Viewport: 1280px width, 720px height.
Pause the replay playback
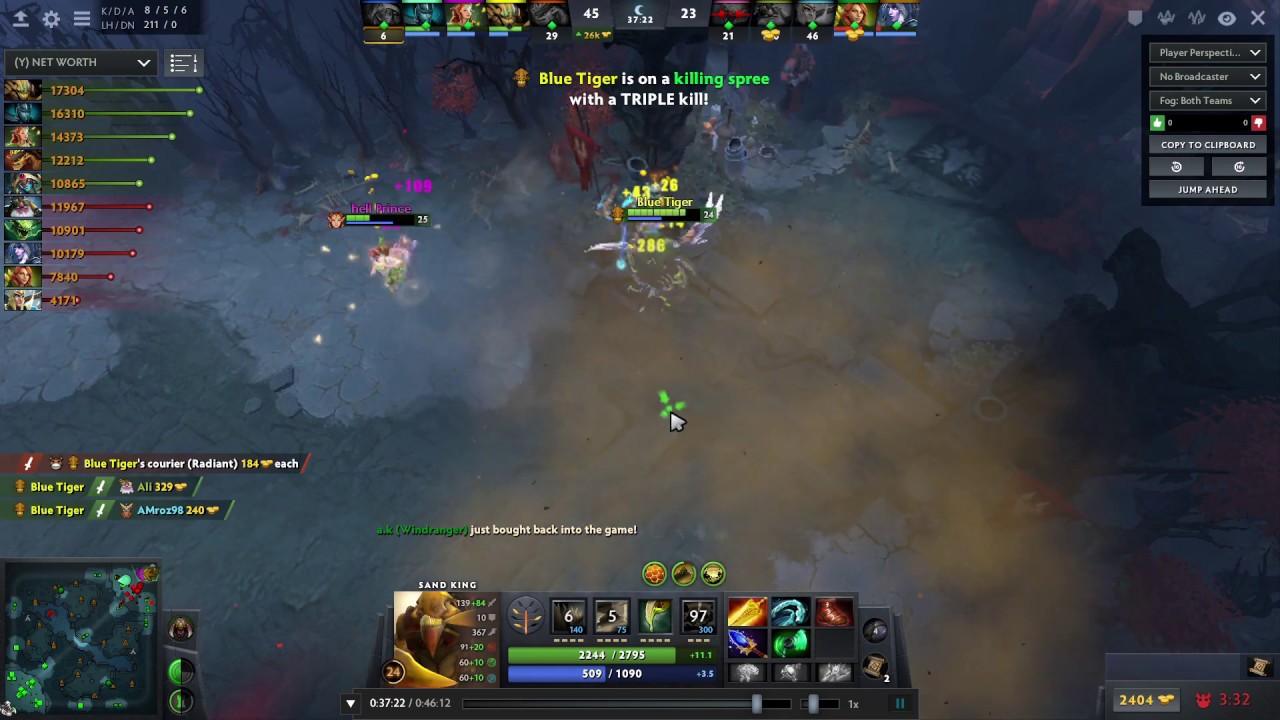pyautogui.click(x=899, y=703)
